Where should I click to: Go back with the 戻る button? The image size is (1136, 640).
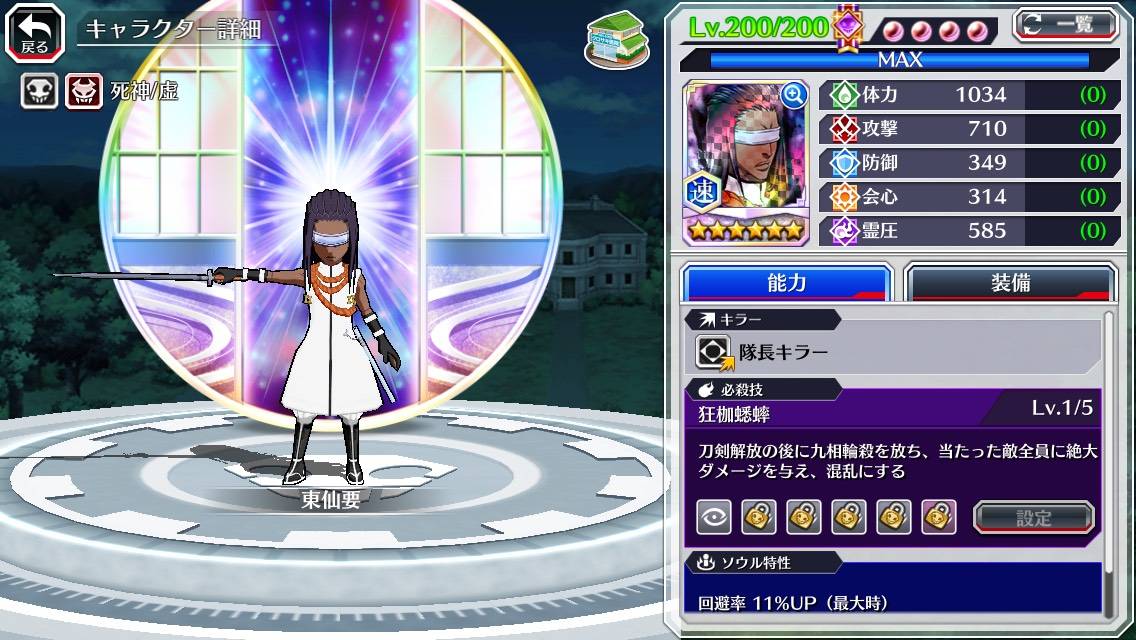click(35, 32)
